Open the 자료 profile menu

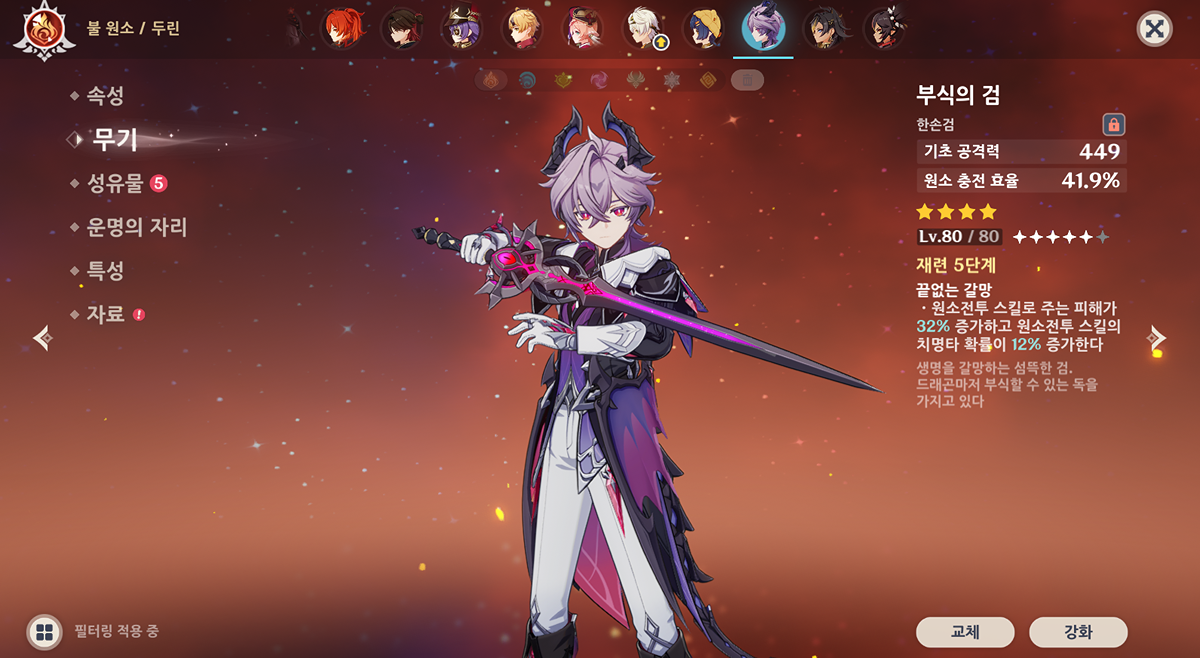(x=105, y=314)
